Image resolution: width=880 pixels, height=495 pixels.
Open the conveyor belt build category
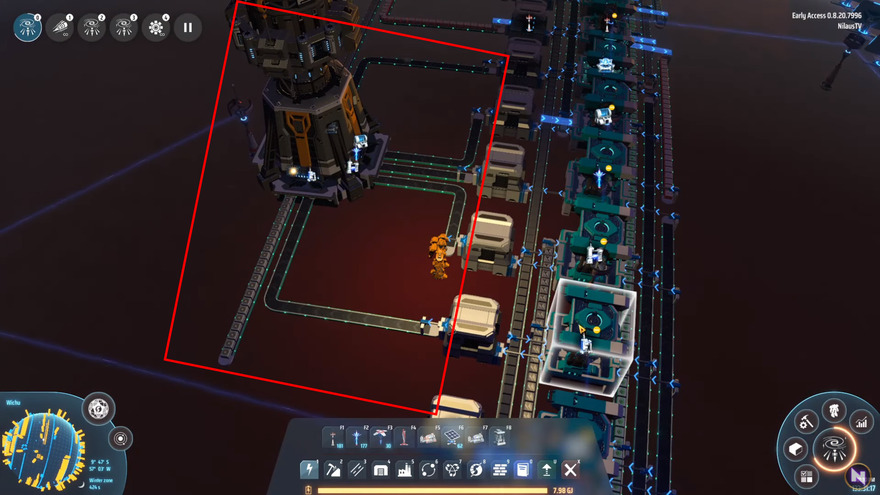(357, 469)
